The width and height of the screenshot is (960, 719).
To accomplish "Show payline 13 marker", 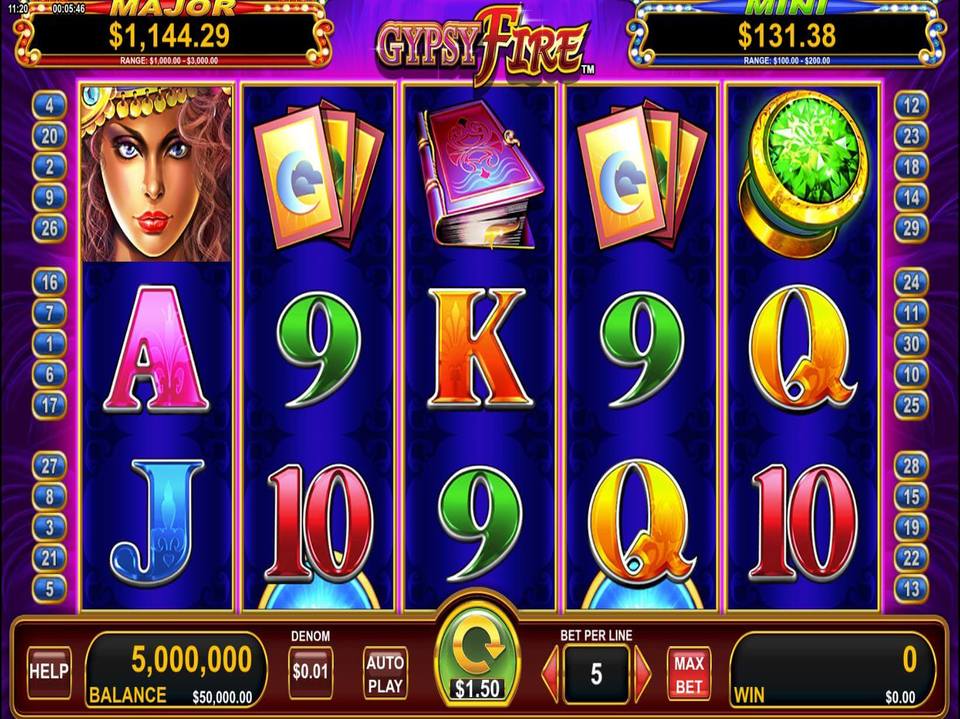I will [x=911, y=589].
